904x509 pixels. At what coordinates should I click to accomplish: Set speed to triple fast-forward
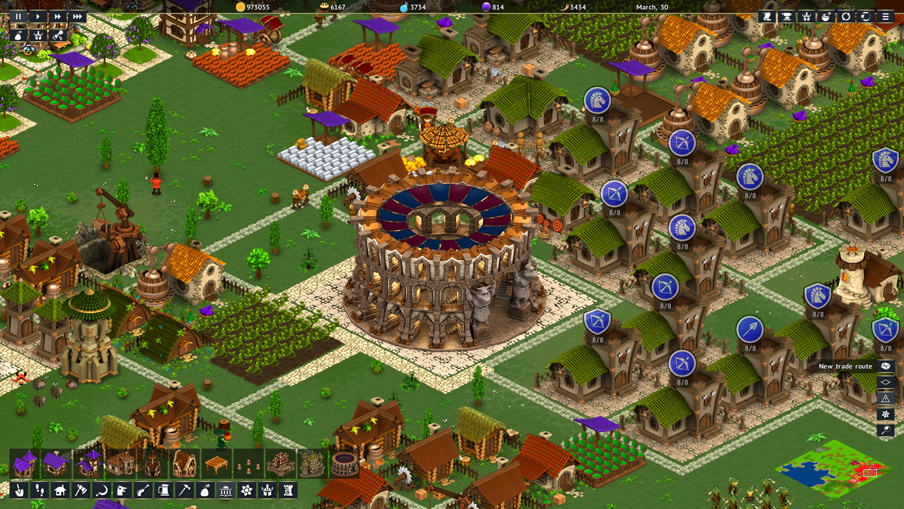[78, 17]
